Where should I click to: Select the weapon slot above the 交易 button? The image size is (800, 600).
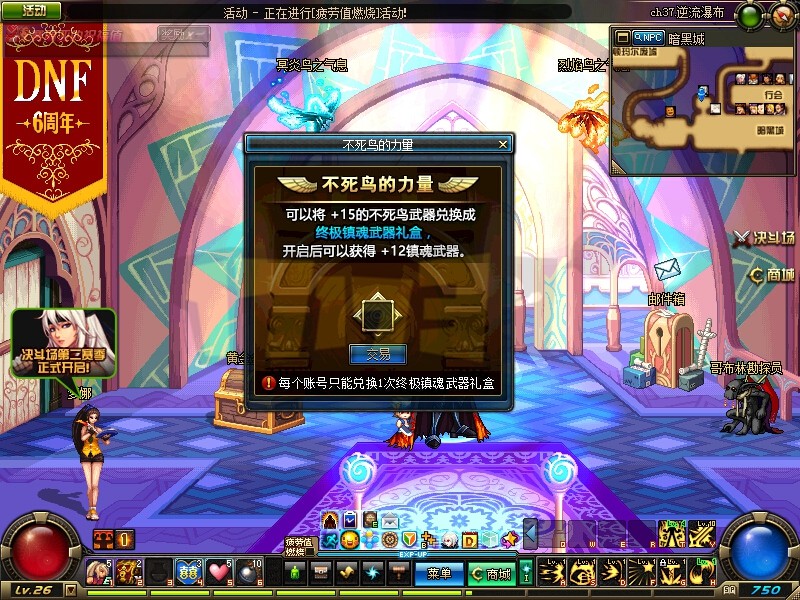pos(377,314)
